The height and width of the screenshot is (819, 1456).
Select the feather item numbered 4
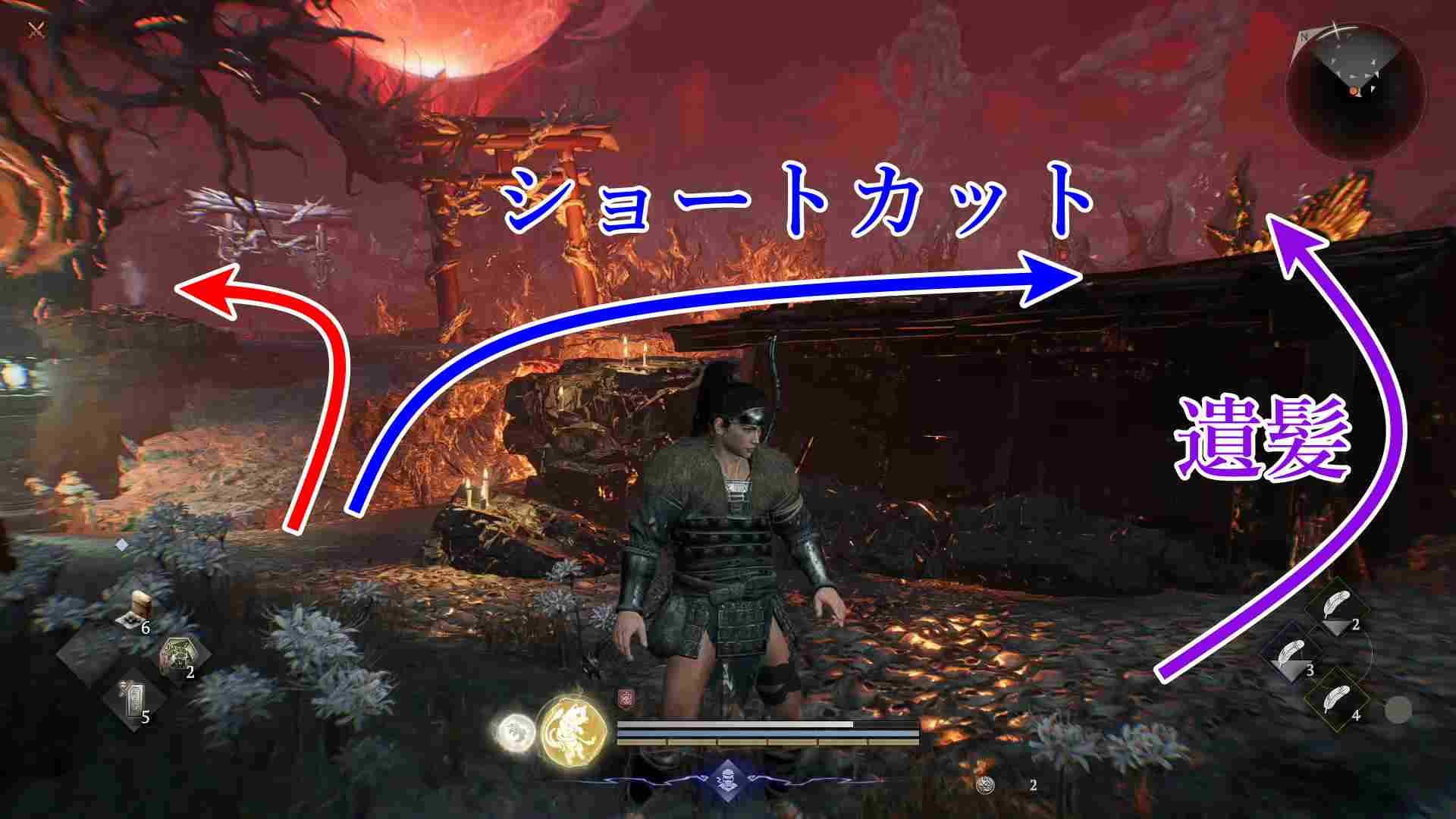coord(1337,699)
